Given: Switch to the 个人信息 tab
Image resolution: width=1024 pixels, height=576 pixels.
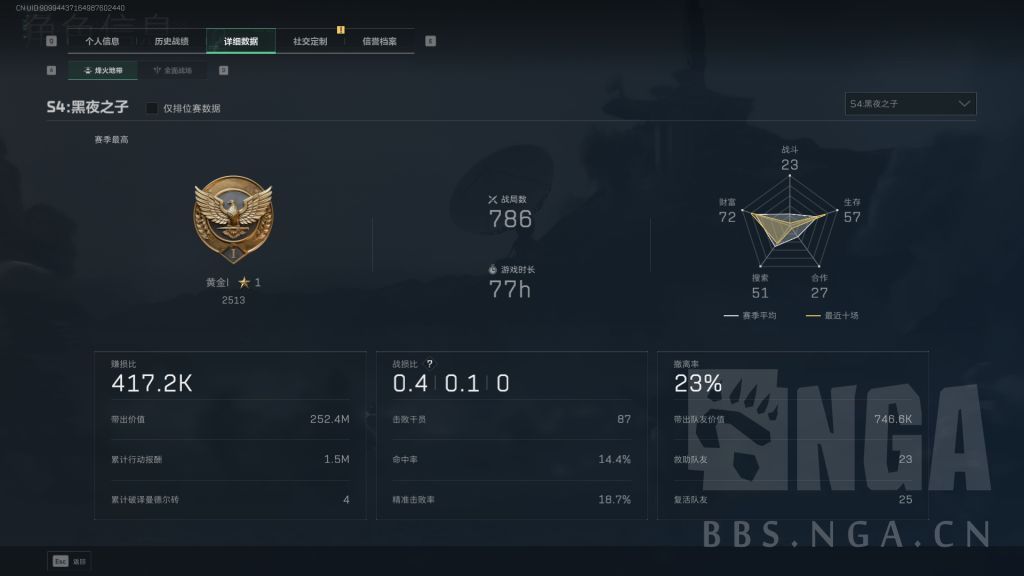Looking at the screenshot, I should (x=102, y=42).
